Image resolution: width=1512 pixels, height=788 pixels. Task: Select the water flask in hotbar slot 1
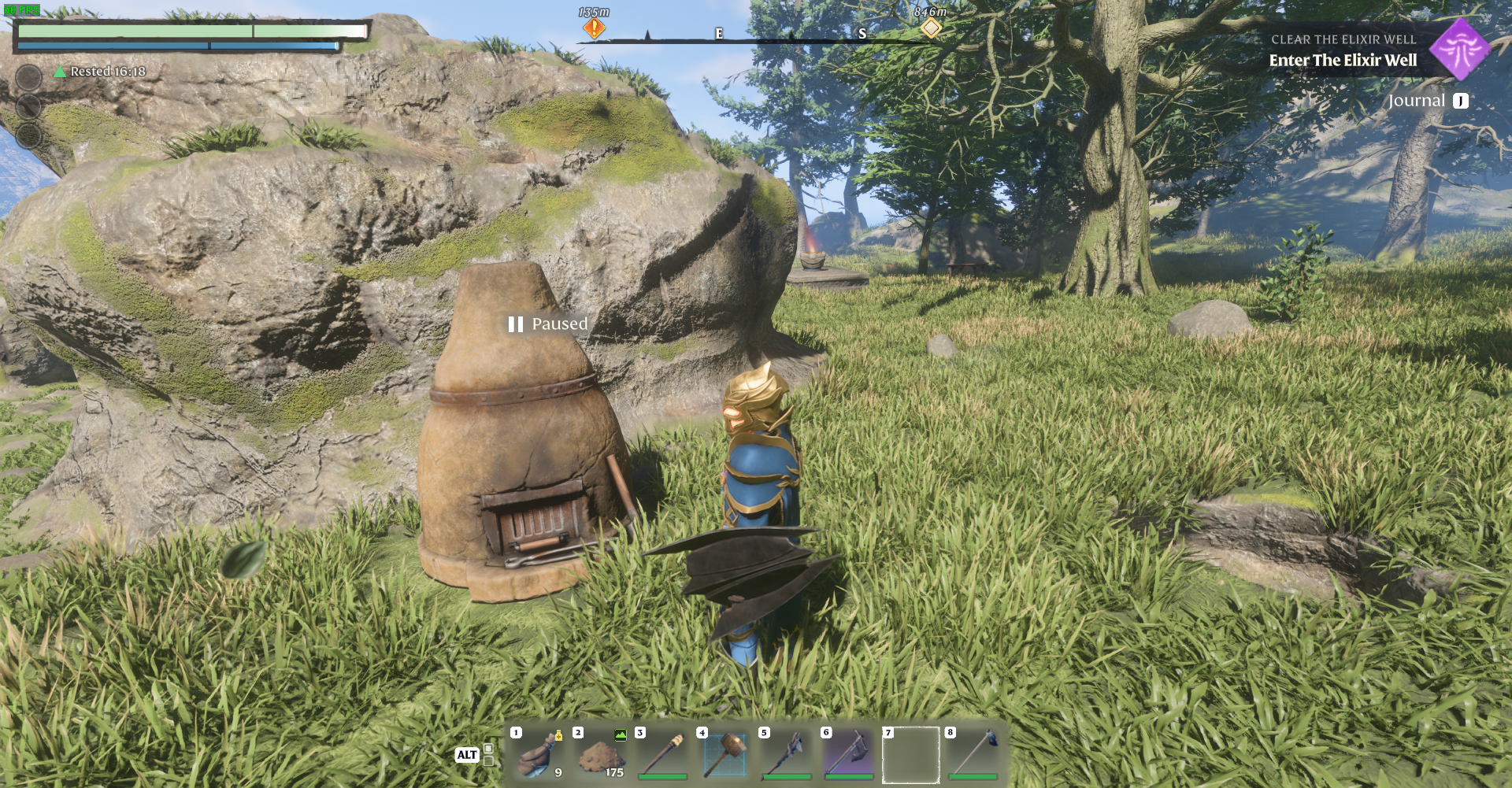[539, 754]
